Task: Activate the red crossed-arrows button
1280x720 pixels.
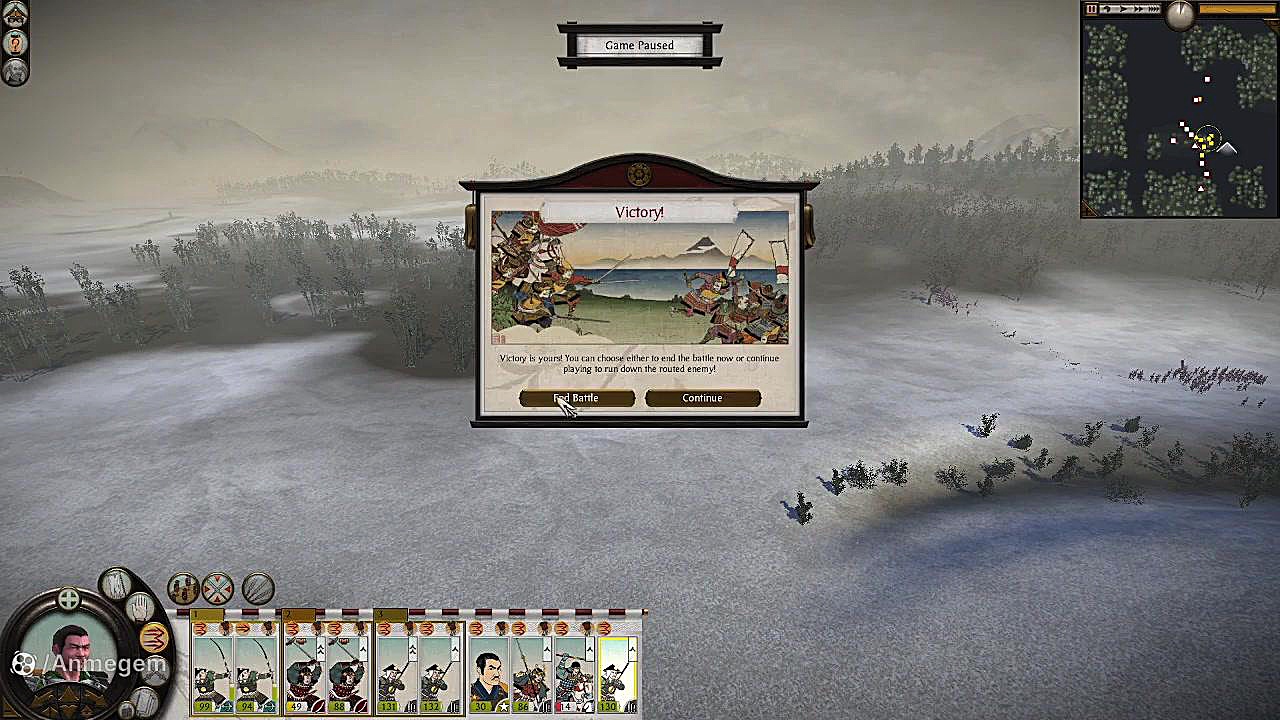Action: click(218, 588)
